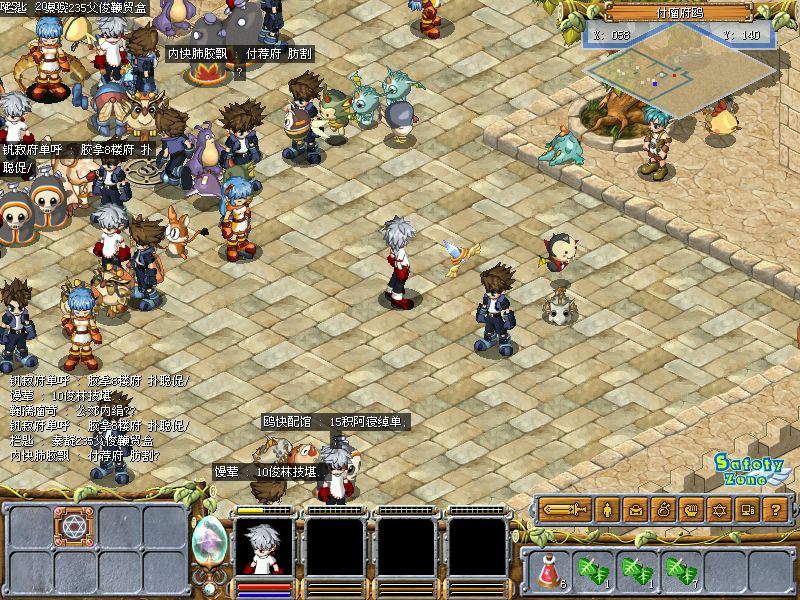
Task: Open the briefcase inventory menu
Action: [x=636, y=510]
